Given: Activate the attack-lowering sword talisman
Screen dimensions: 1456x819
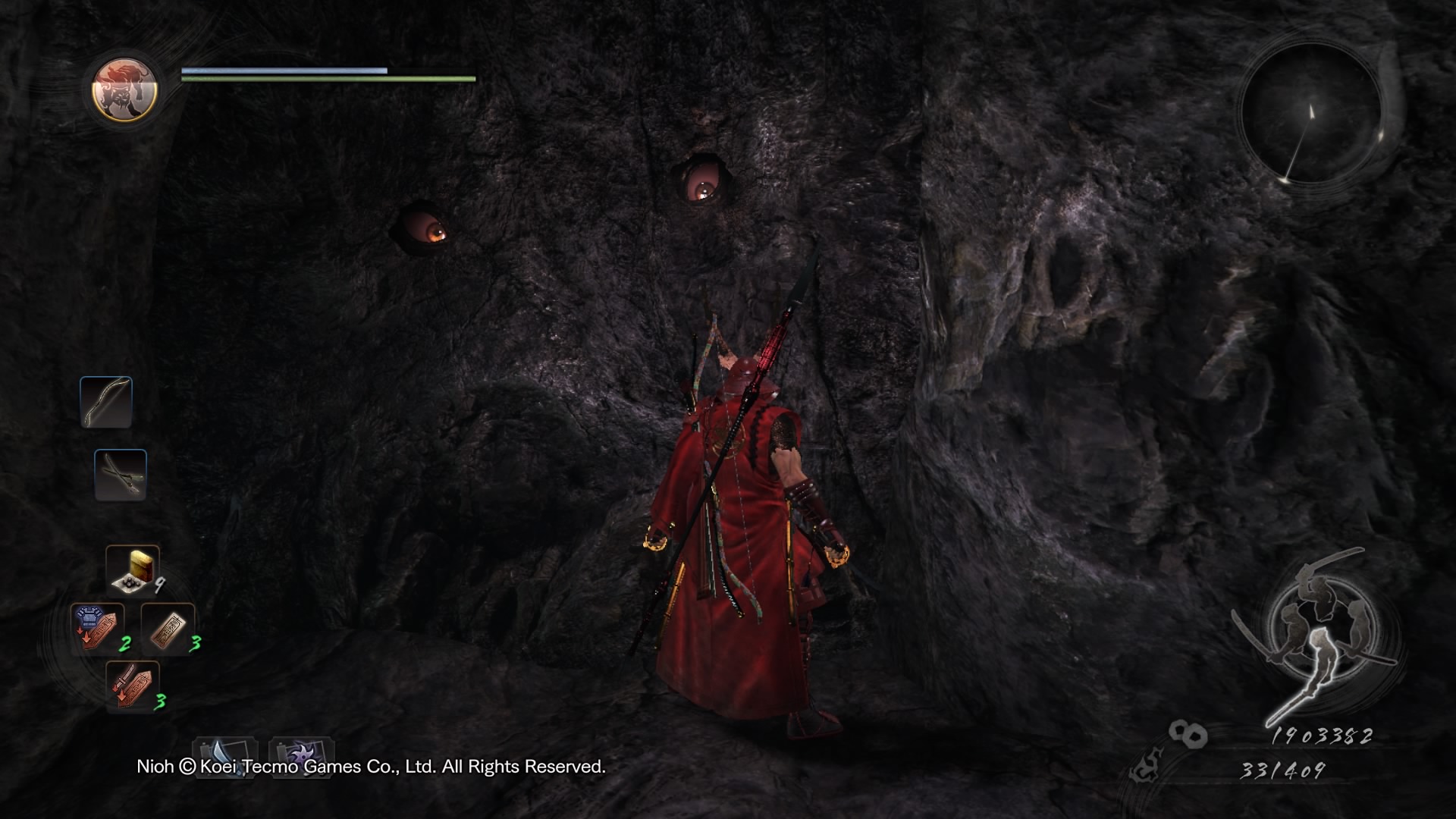Looking at the screenshot, I should pos(132,686).
